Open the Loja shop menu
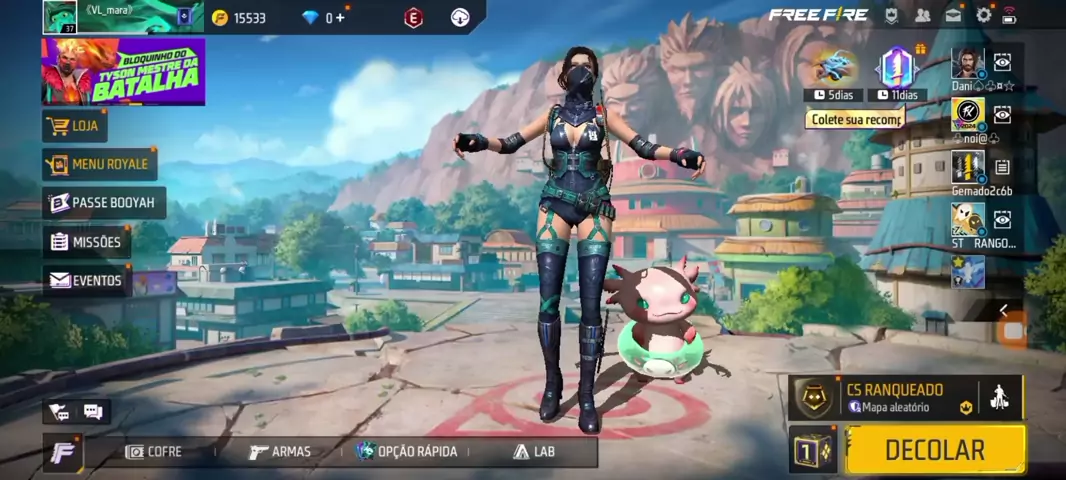Screen dimensions: 1066x480 tap(75, 126)
